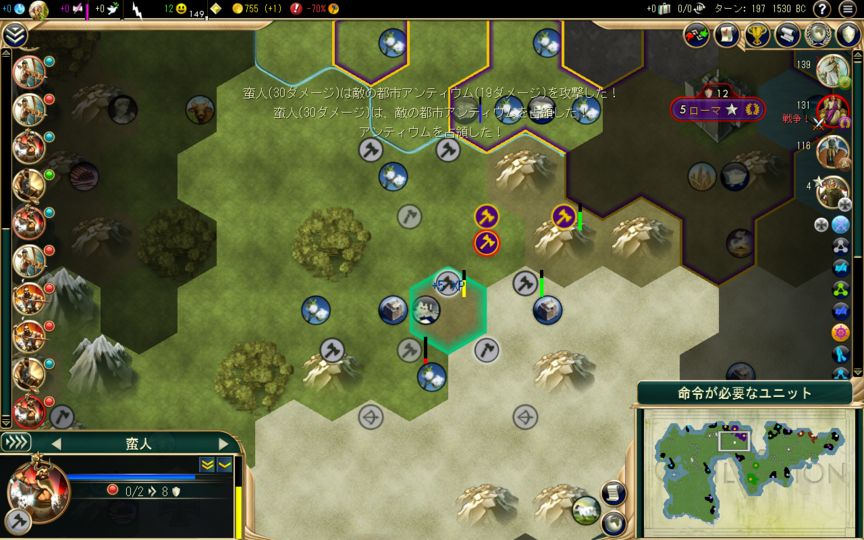The image size is (864, 540).
Task: Open the gold trophy victory progress screen
Action: coord(757,35)
